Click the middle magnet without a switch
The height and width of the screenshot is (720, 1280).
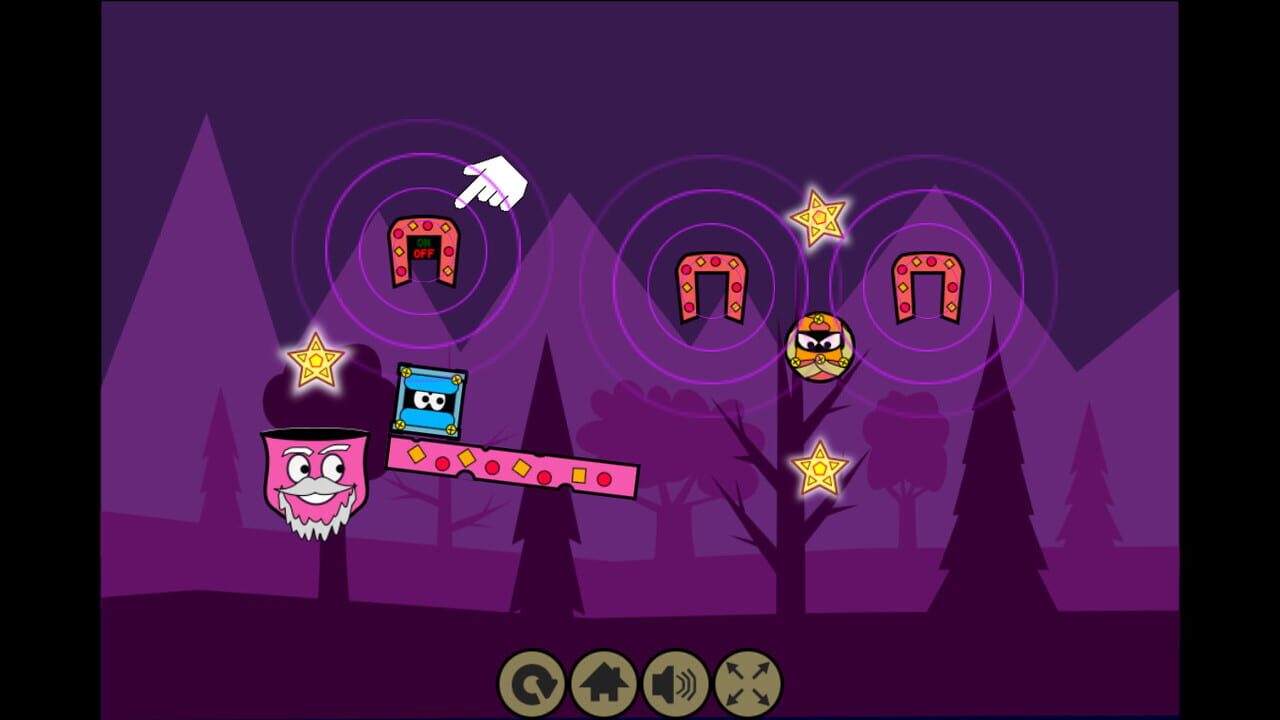(710, 290)
